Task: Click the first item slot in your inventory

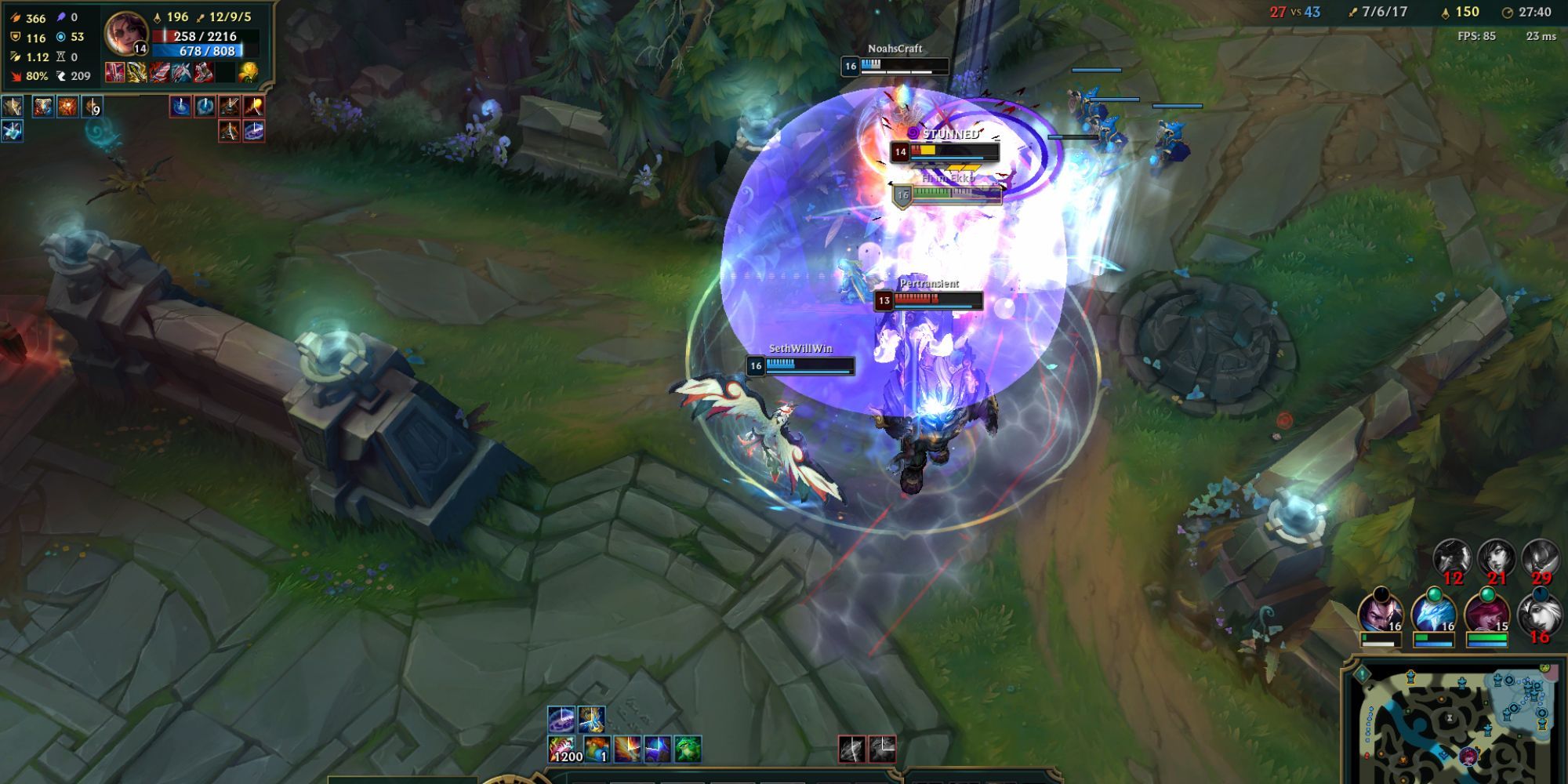Action: (x=115, y=73)
